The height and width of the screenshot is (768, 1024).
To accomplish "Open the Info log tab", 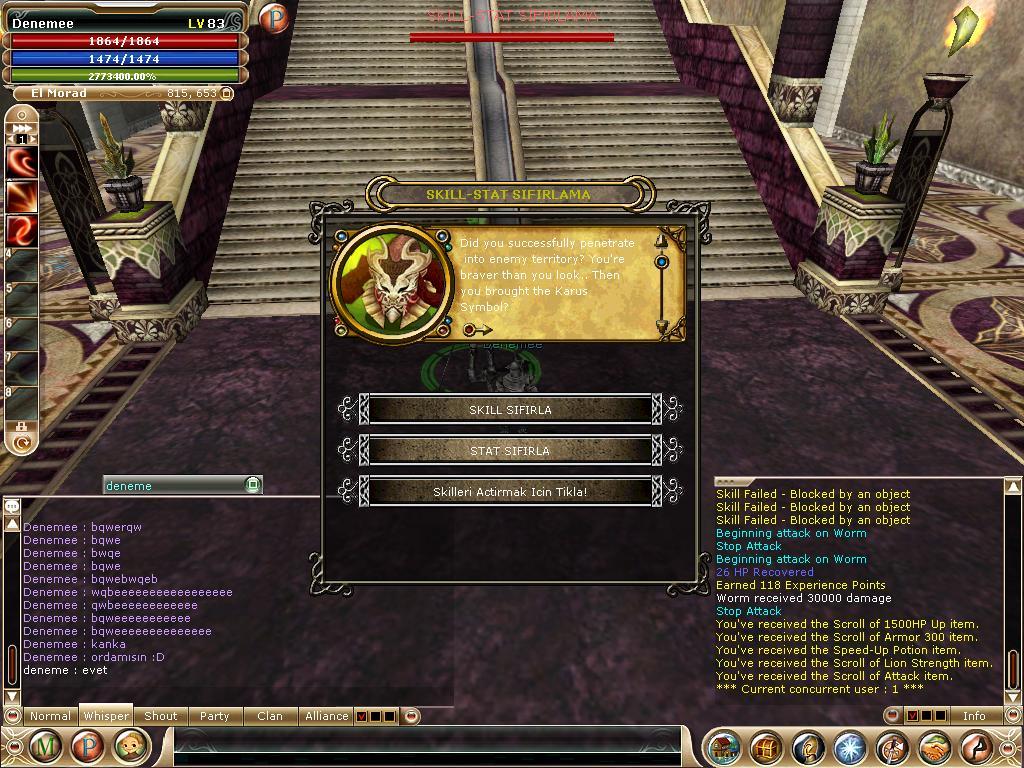I will (x=974, y=716).
